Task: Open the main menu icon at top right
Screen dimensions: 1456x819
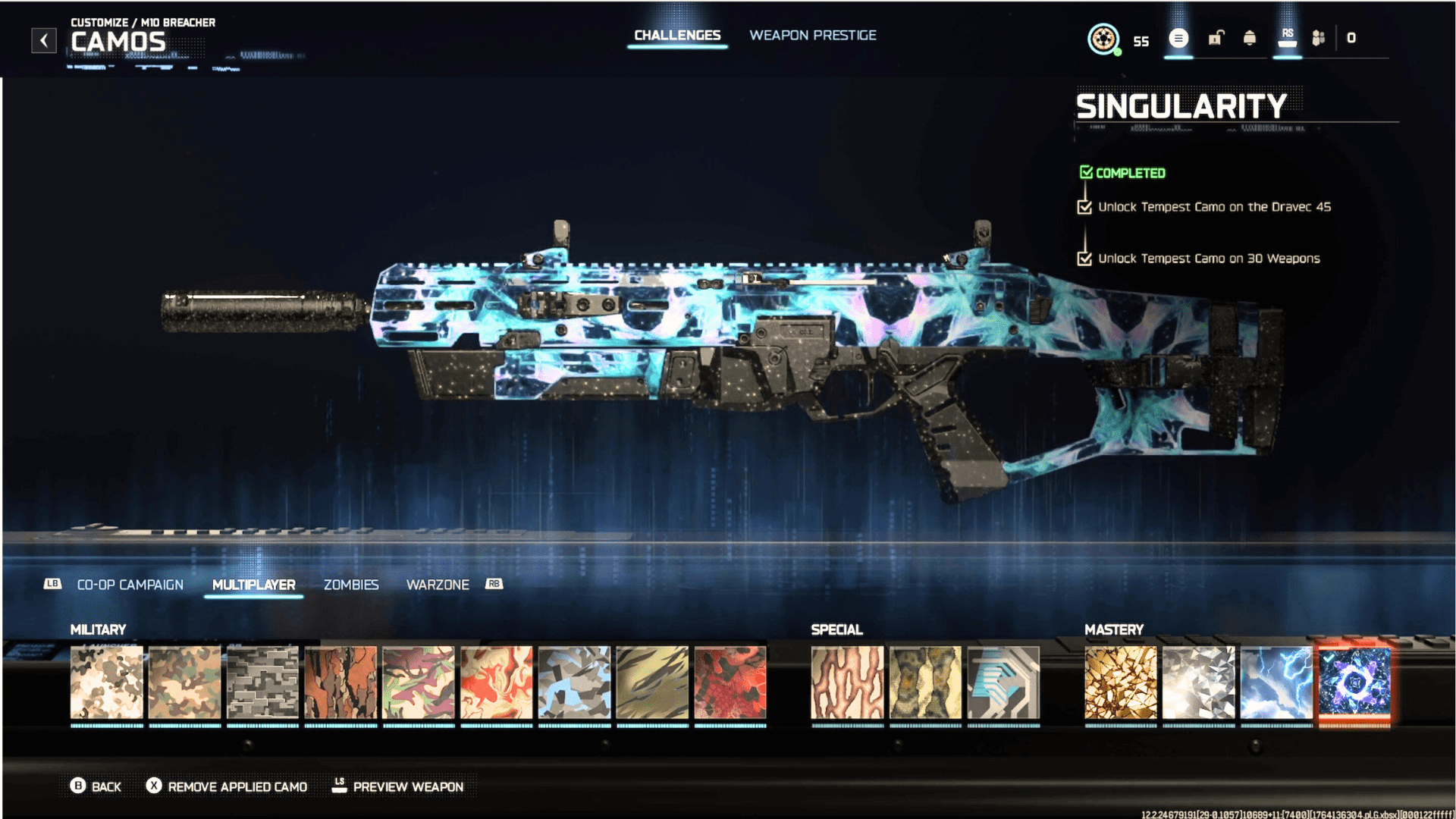Action: [1178, 38]
